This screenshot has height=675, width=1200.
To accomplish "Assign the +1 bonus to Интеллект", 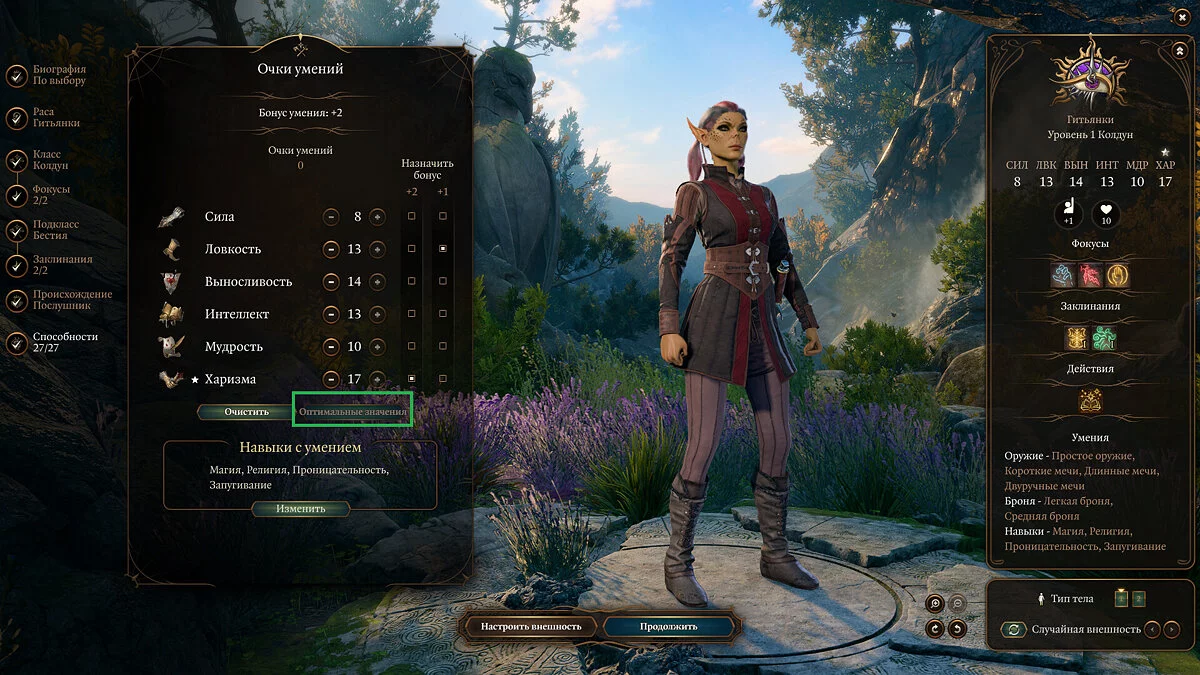I will (x=443, y=314).
